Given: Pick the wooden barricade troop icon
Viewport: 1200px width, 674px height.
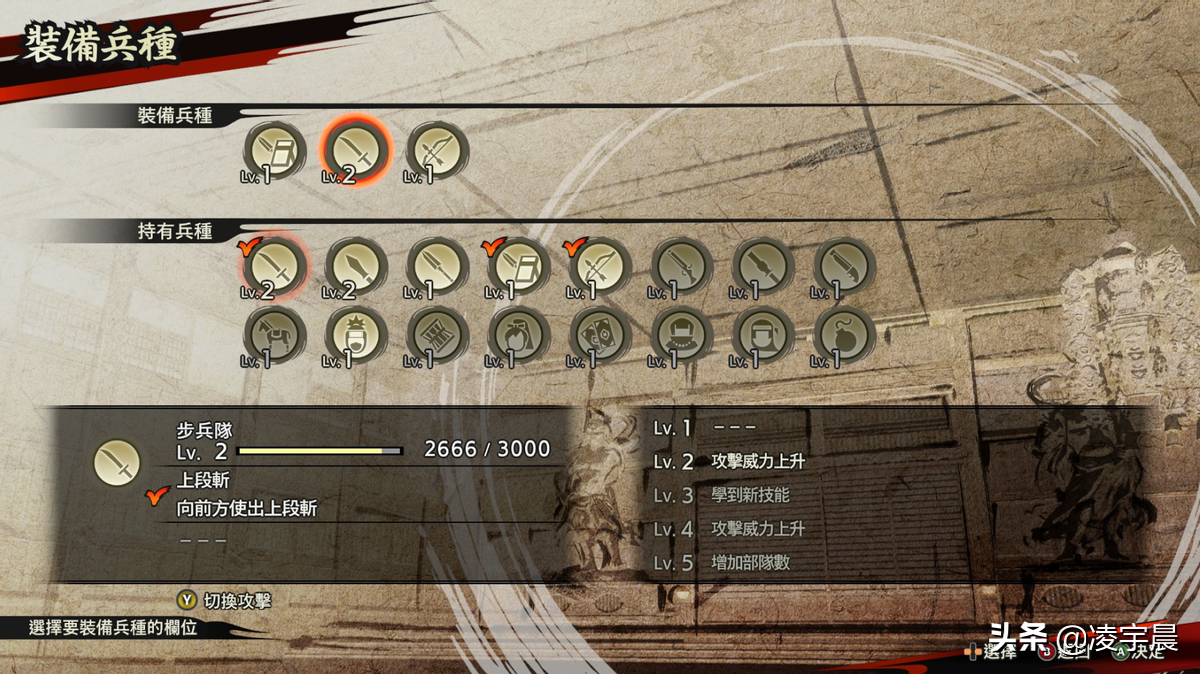Looking at the screenshot, I should click(438, 334).
